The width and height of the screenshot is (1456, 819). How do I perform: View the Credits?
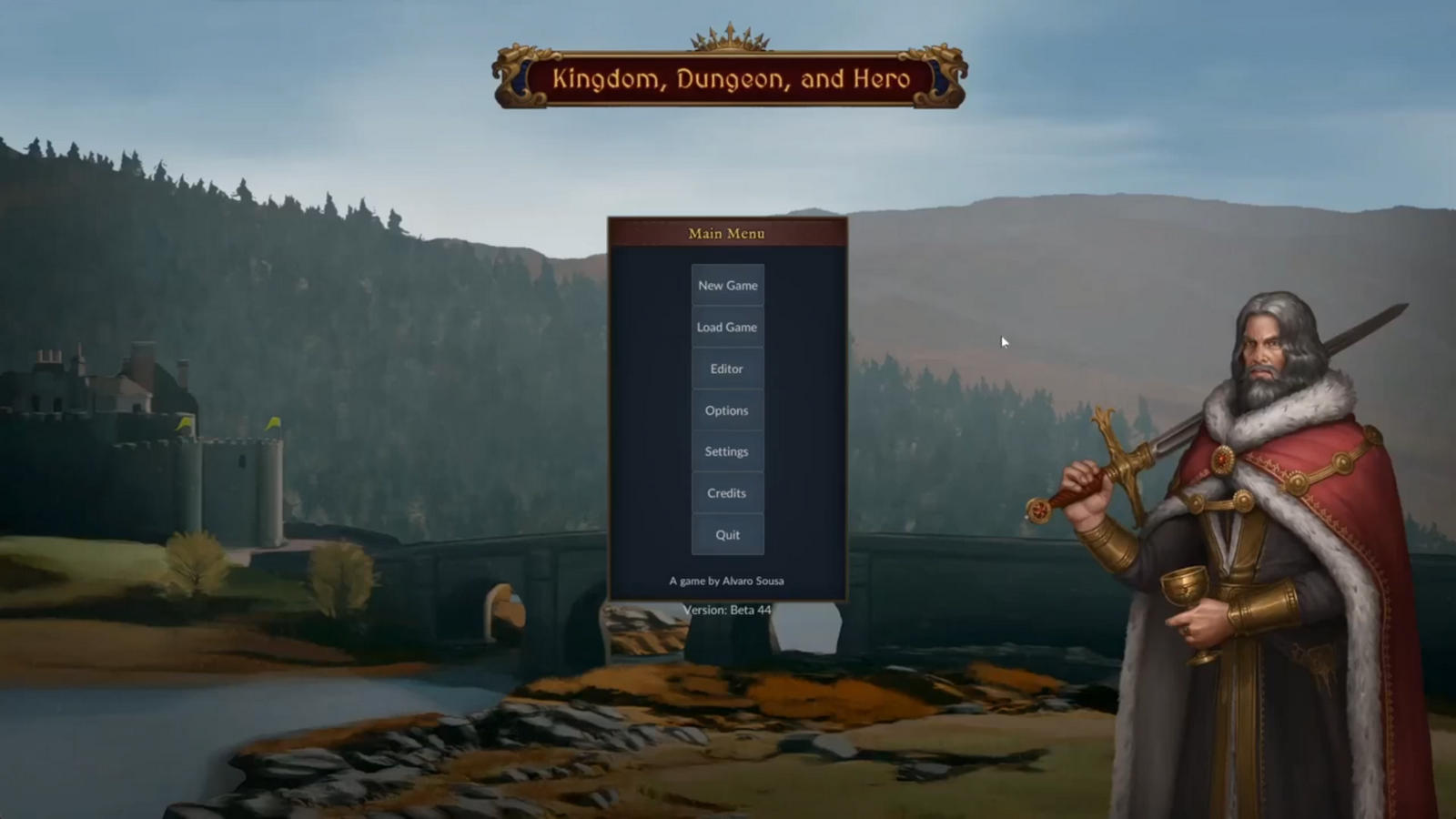click(727, 493)
